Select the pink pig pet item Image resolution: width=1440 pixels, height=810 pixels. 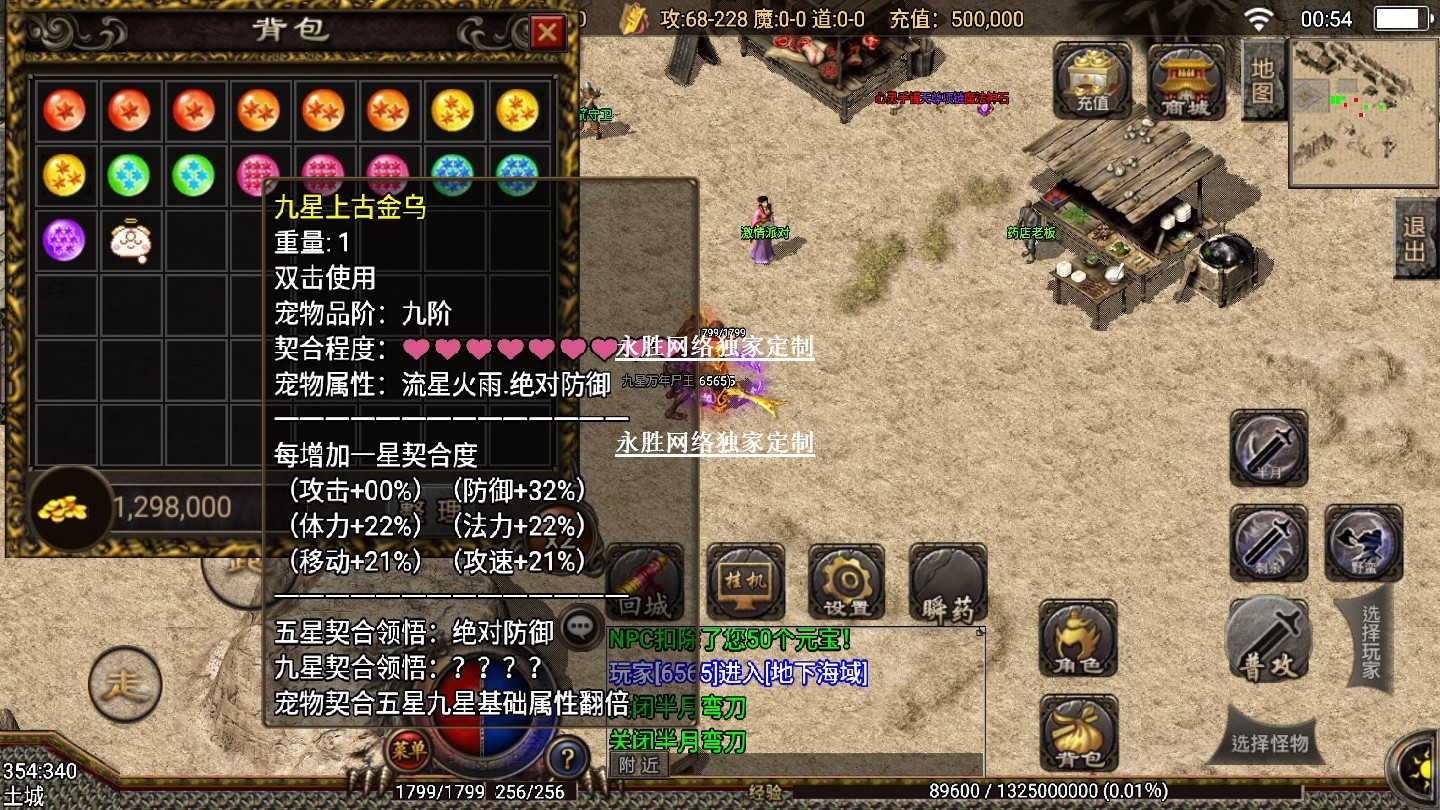(x=129, y=240)
